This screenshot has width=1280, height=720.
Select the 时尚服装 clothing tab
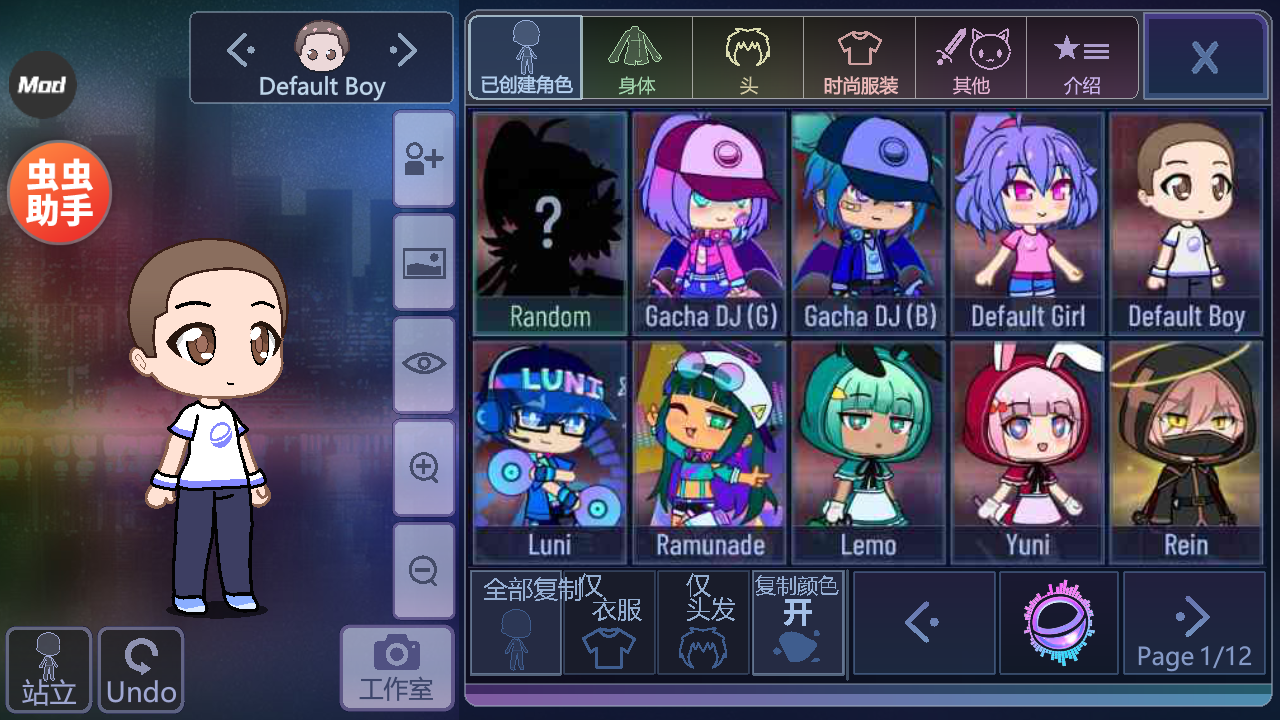[x=859, y=58]
